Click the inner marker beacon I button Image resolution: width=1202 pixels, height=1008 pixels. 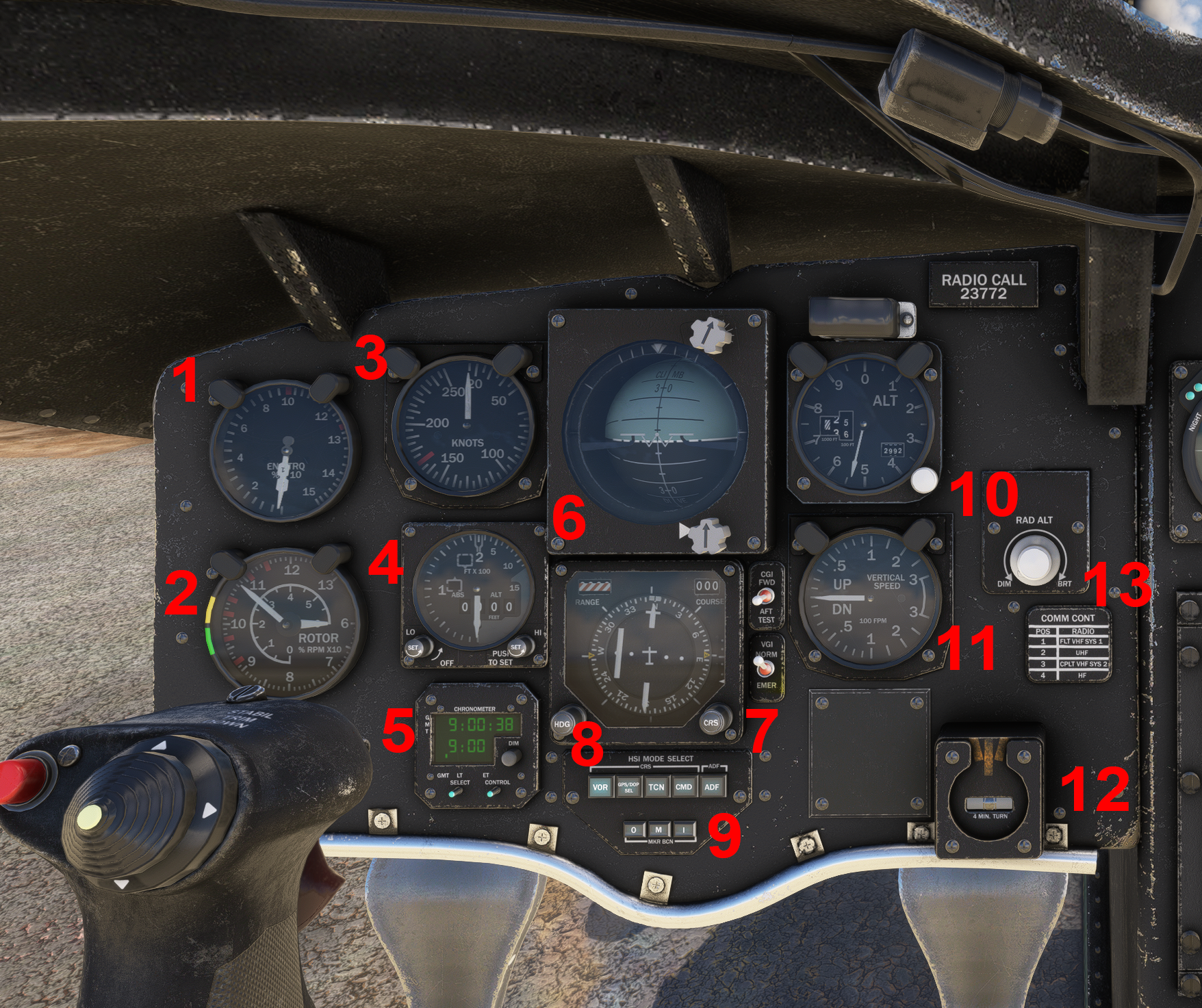pyautogui.click(x=683, y=831)
